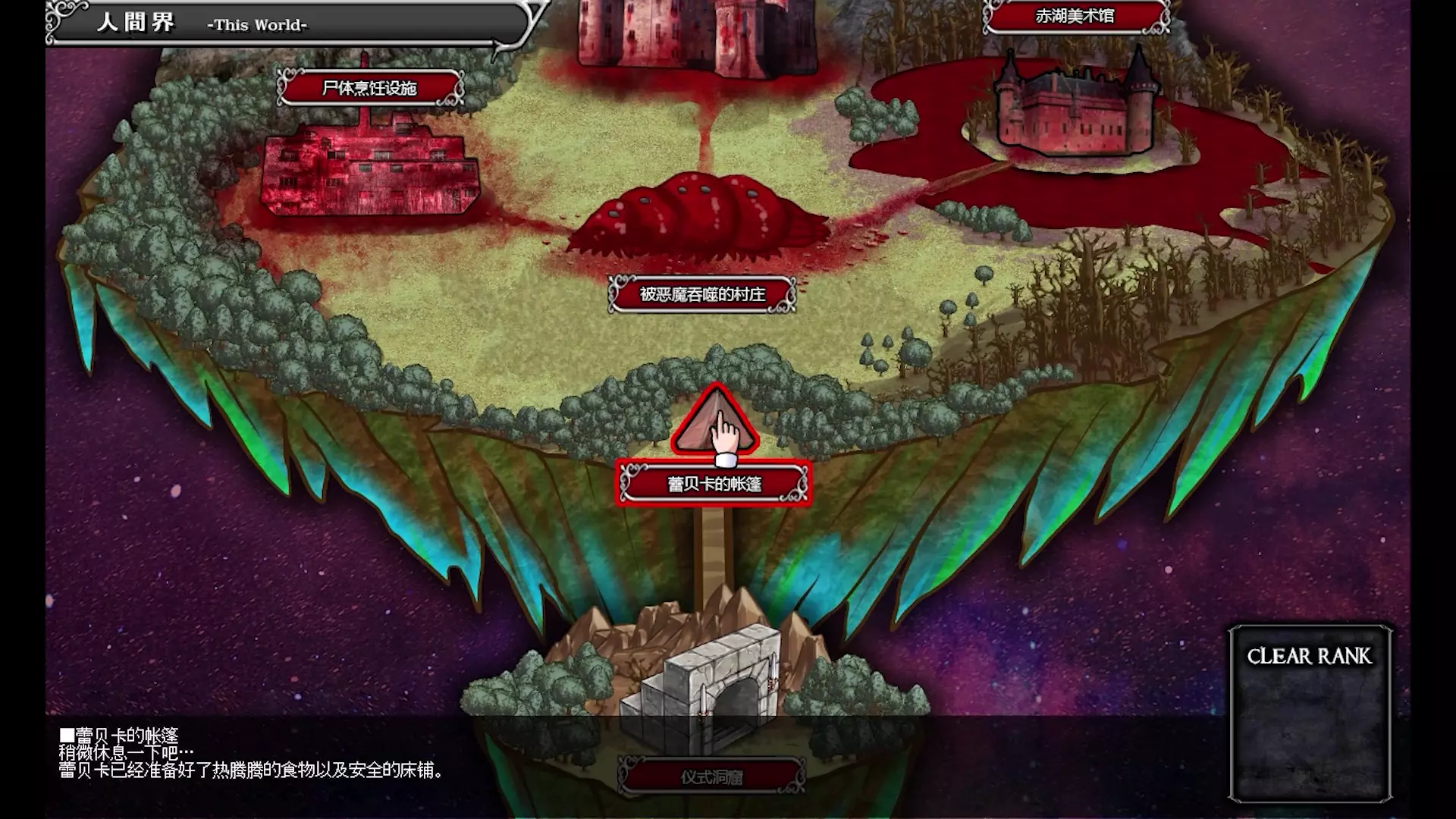Click the red tent map marker
1456x819 pixels.
coord(714,423)
